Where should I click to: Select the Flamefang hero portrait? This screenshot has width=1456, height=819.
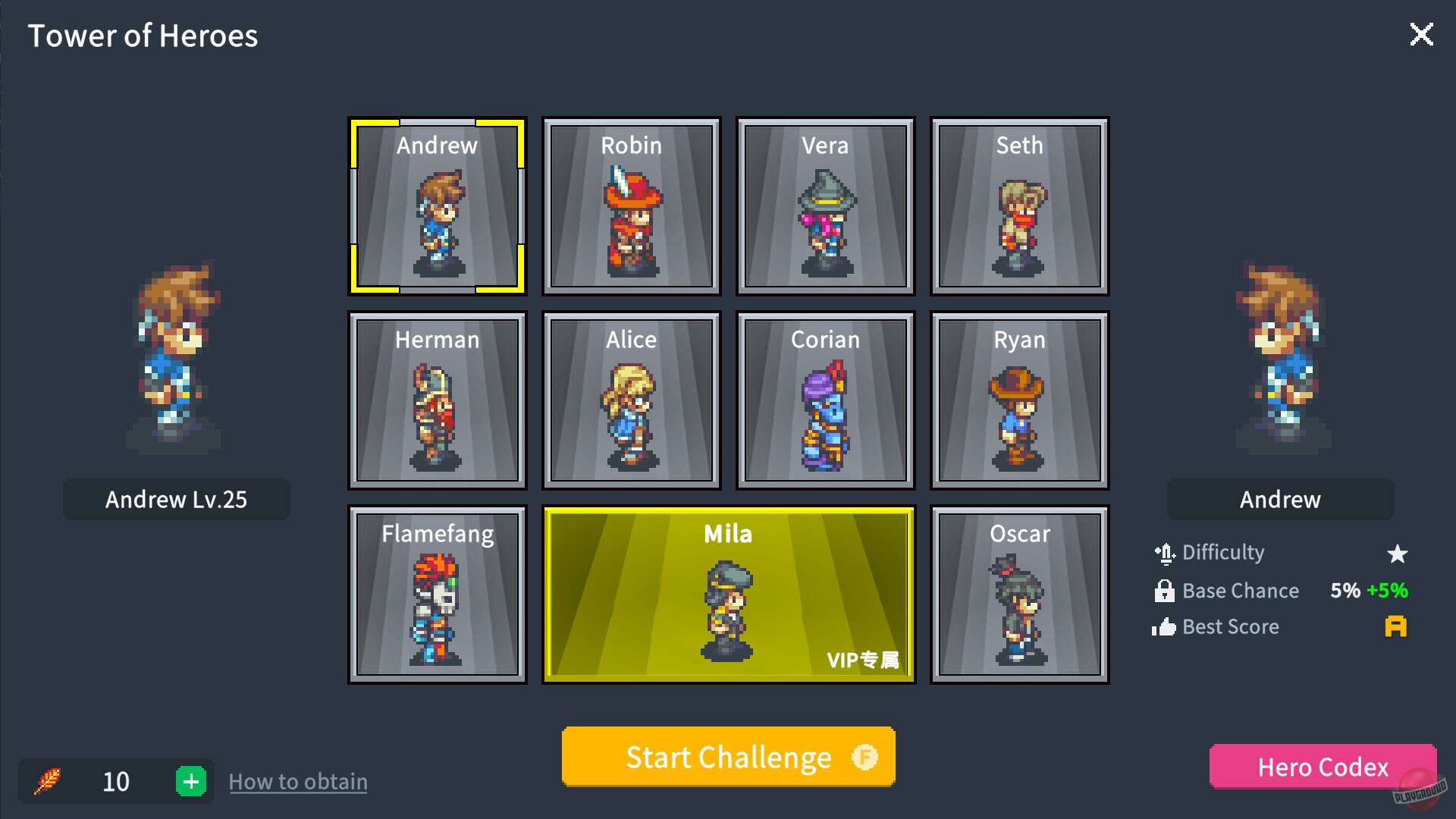437,594
